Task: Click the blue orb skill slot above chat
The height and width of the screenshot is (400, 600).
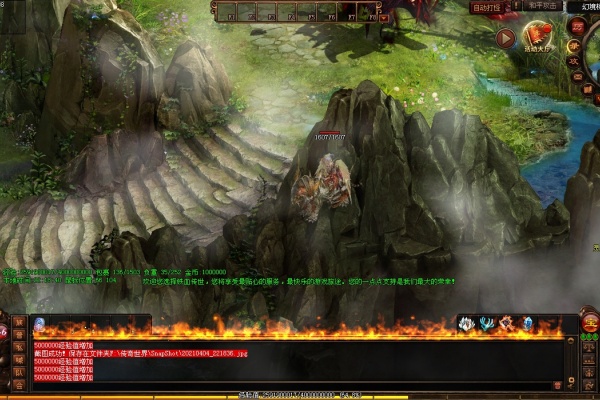Action: pos(39,324)
